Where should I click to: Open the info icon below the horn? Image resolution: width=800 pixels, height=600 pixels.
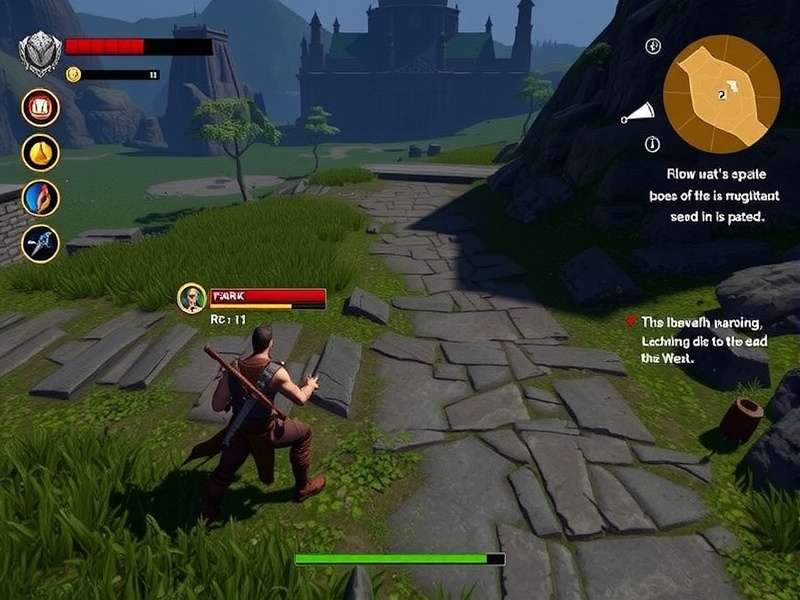[x=653, y=143]
